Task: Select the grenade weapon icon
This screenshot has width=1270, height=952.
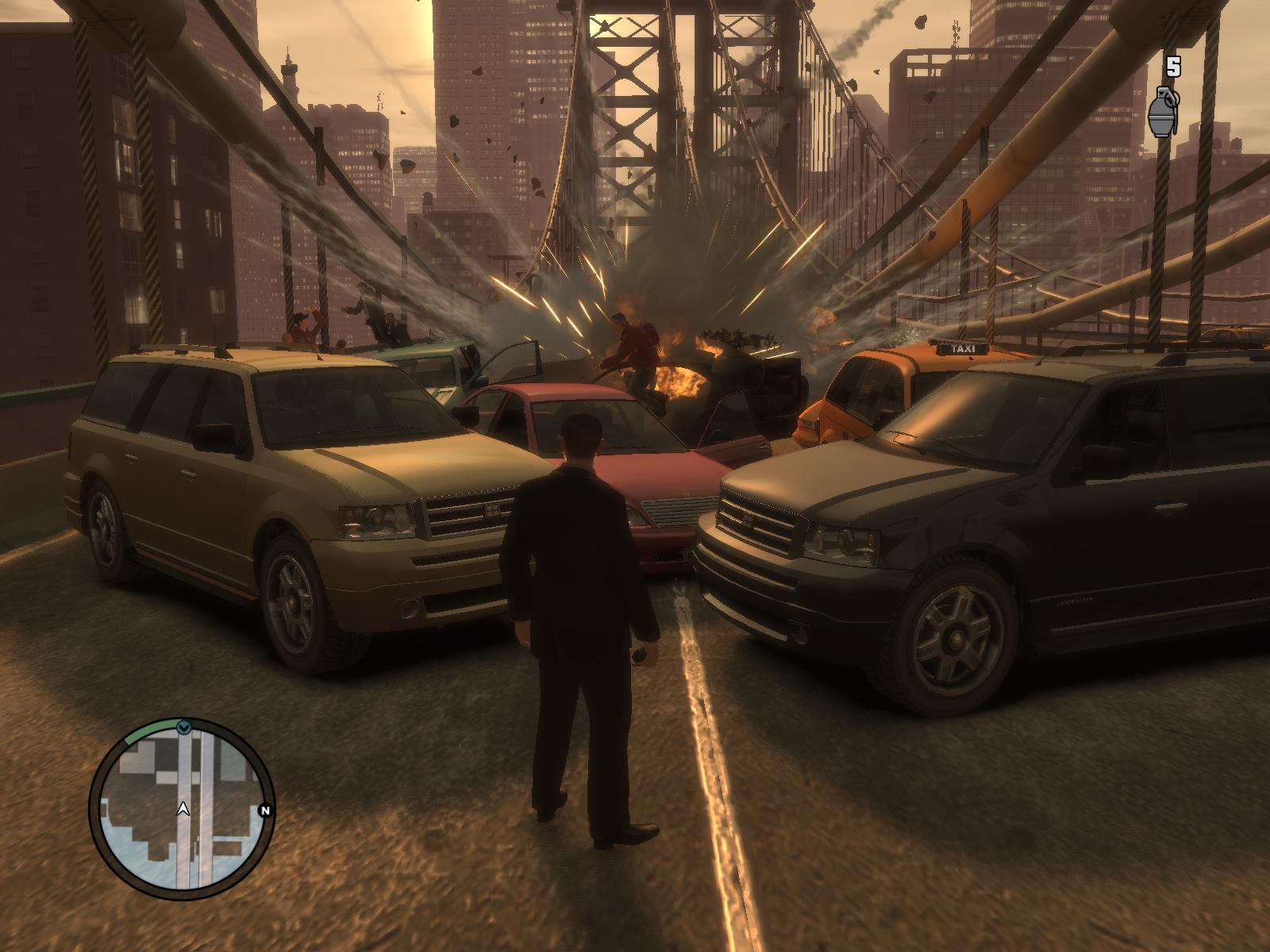Action: (x=1160, y=114)
